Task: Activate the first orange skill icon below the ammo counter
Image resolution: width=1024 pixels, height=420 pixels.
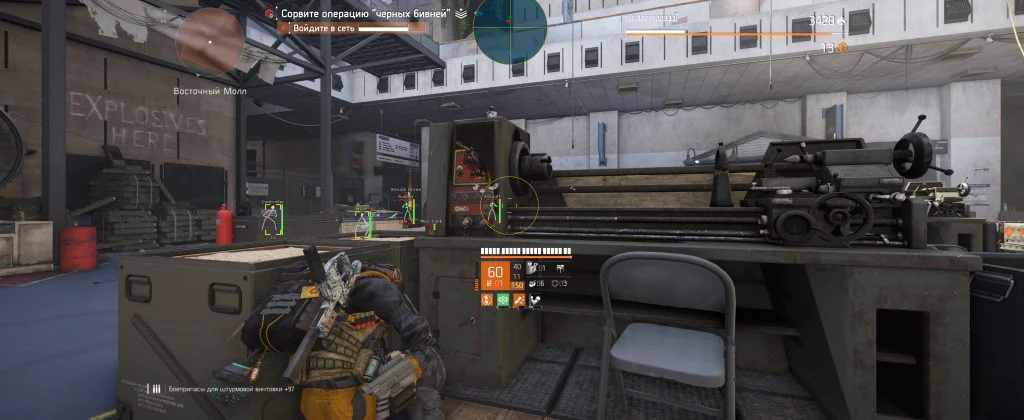Action: click(488, 300)
